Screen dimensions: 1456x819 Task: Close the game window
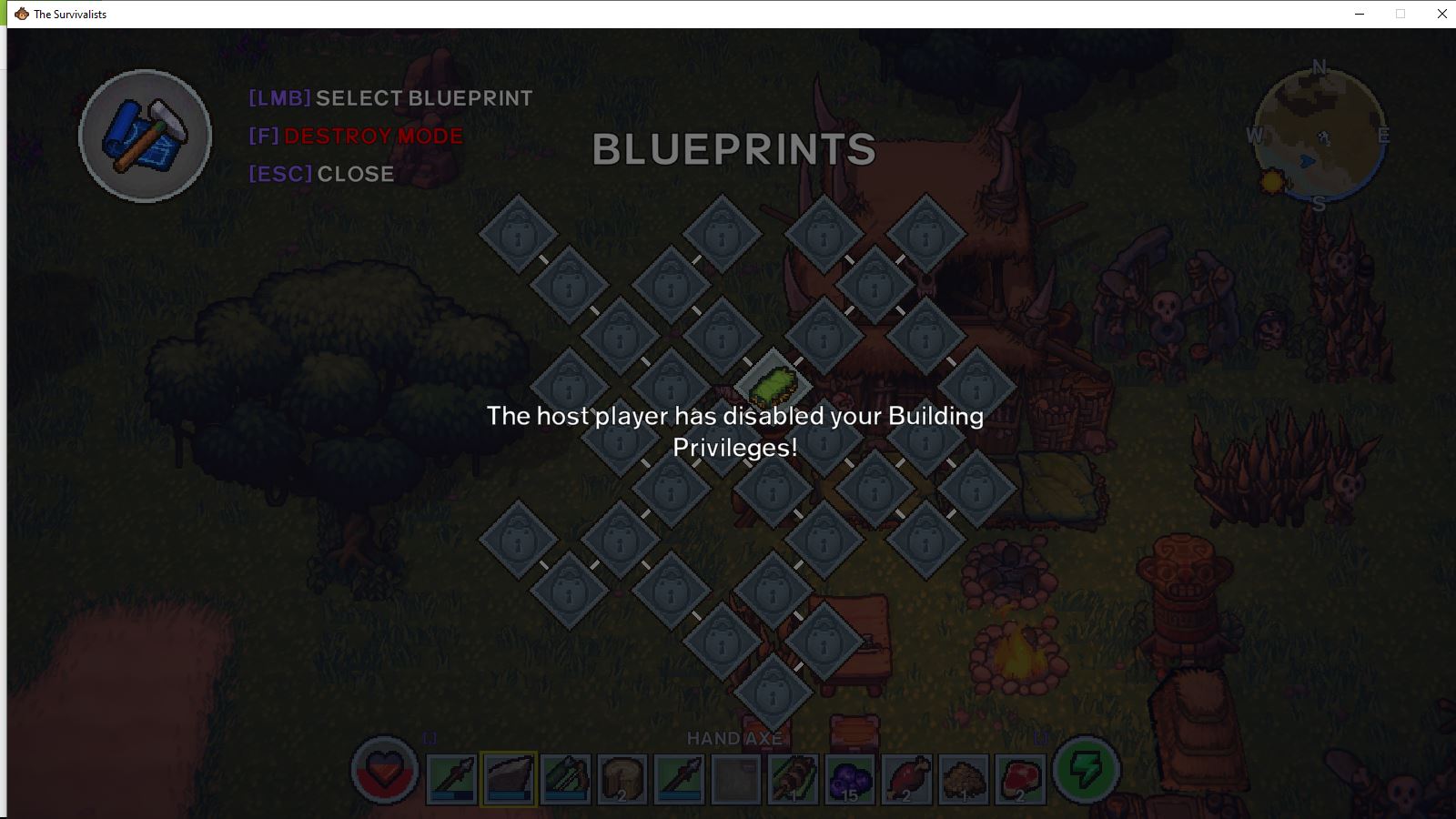(1441, 14)
